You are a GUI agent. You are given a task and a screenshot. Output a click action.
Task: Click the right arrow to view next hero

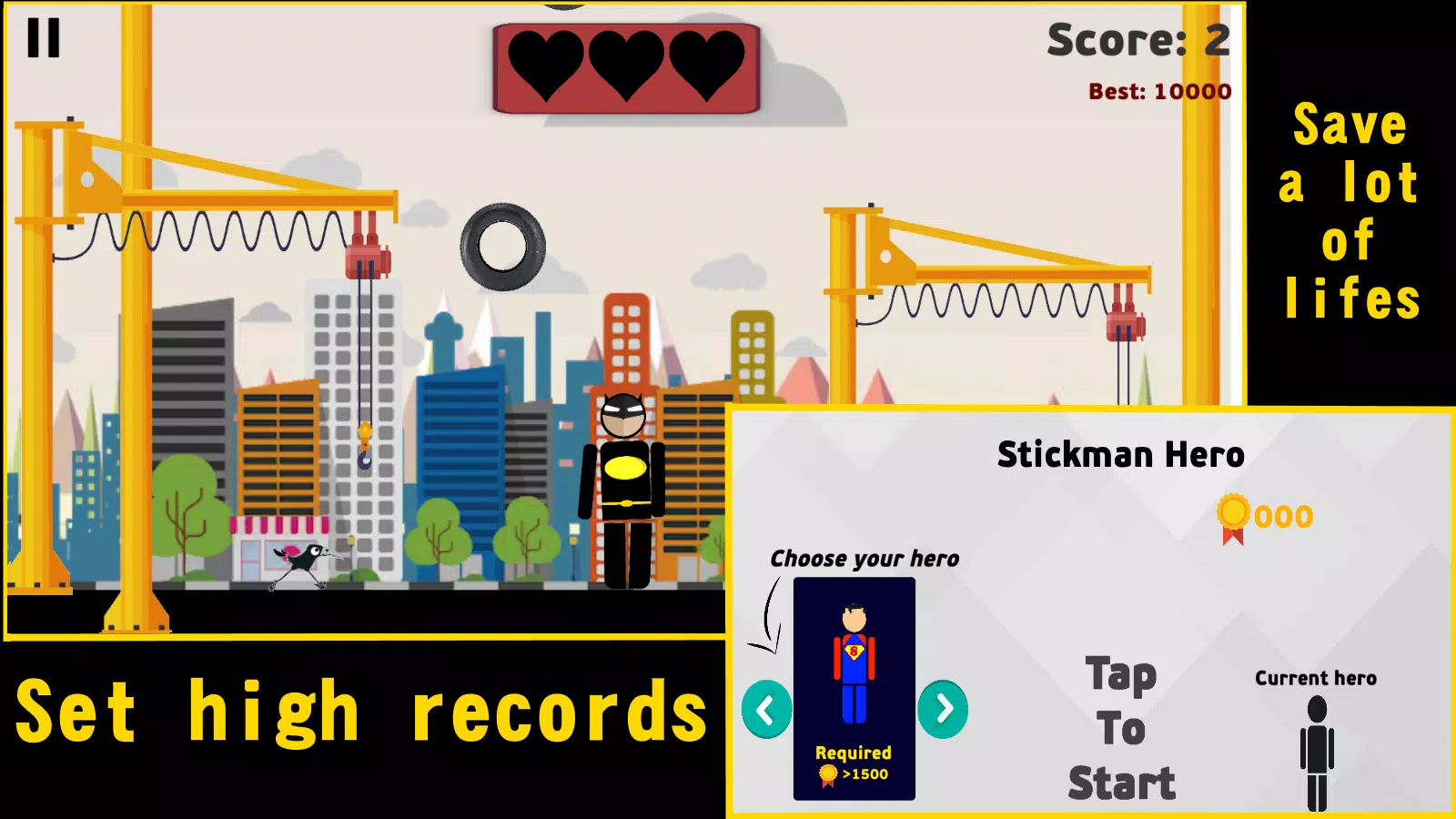[943, 708]
